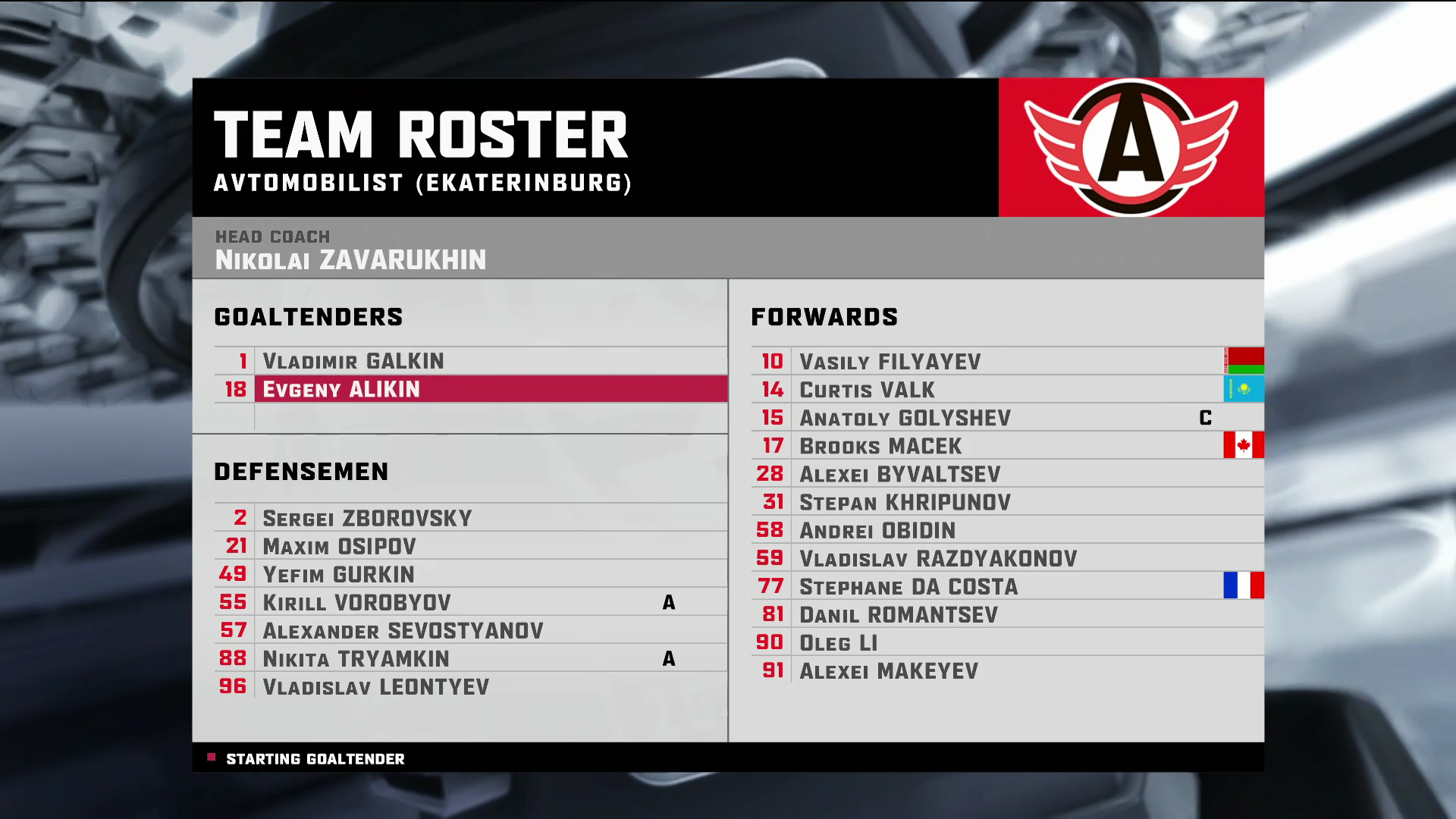1456x819 pixels.
Task: Choose alternate captain Kirill Vorobyov
Action: (356, 602)
